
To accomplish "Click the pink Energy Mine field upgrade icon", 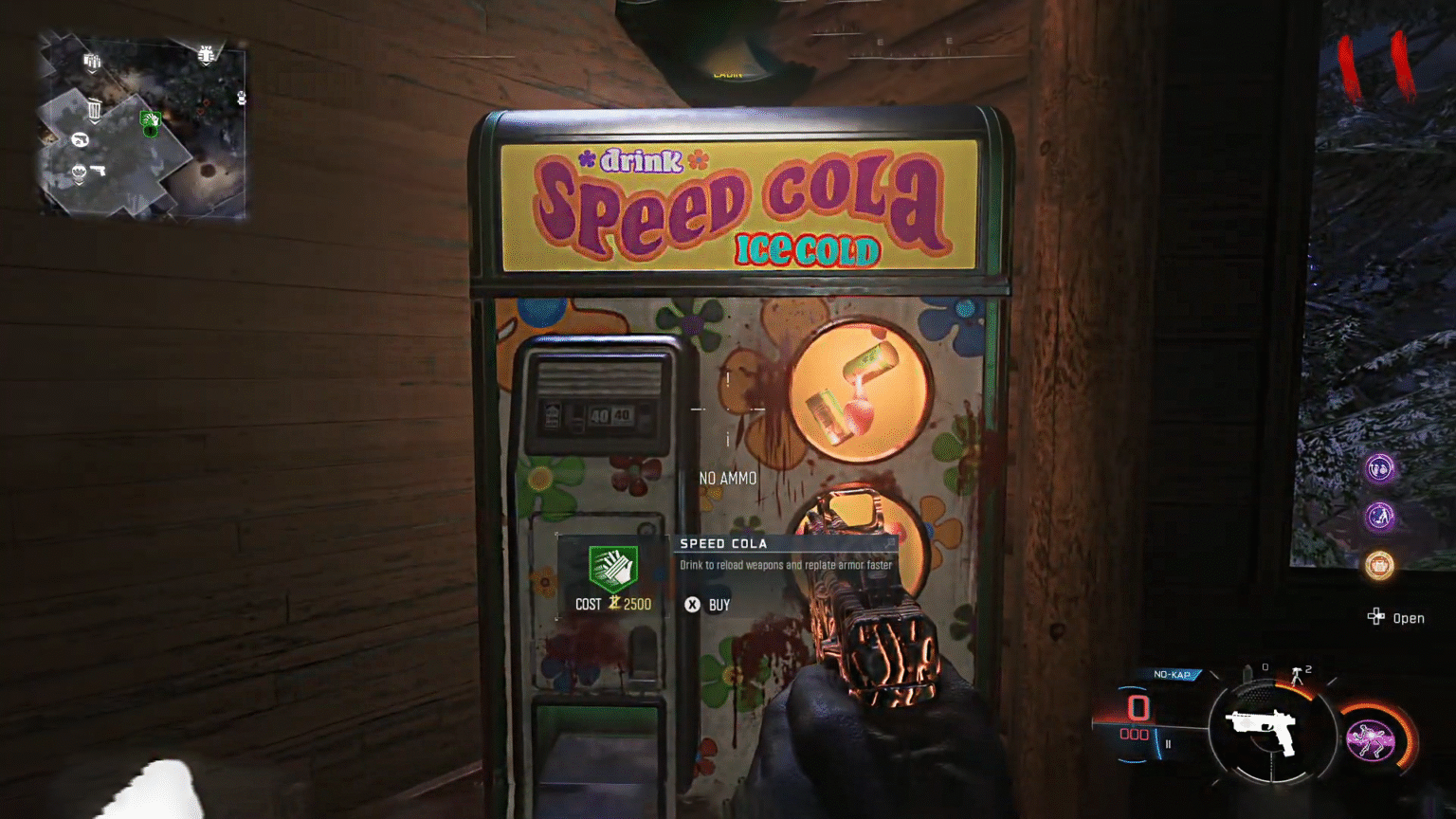I will 1370,737.
